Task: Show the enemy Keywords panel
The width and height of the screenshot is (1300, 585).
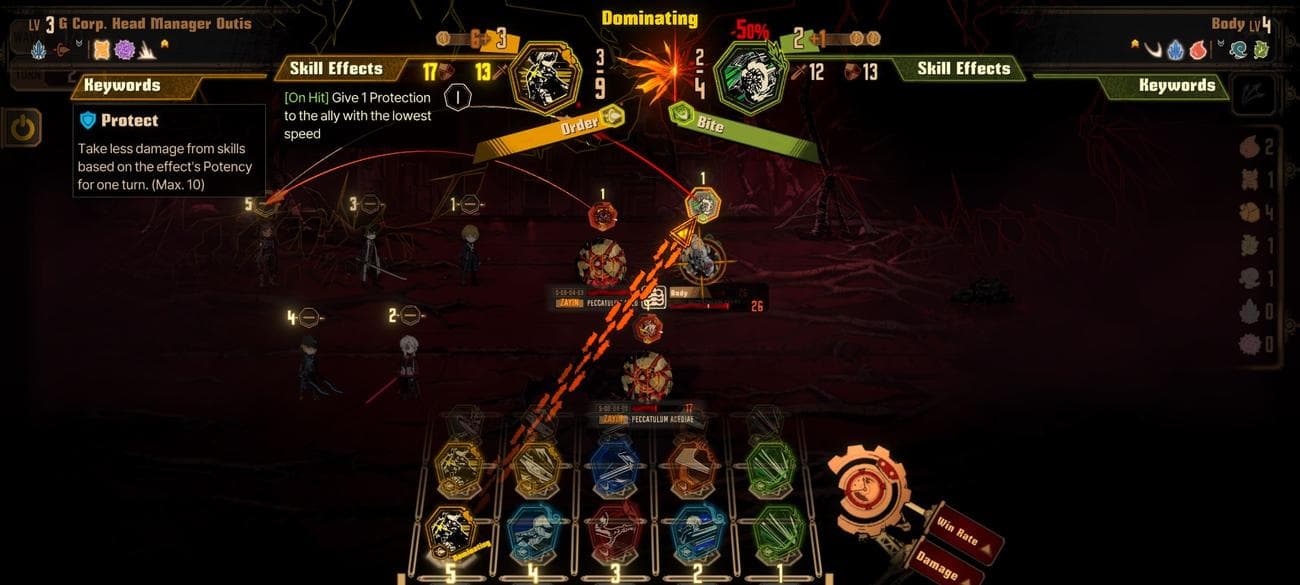Action: [x=1176, y=85]
